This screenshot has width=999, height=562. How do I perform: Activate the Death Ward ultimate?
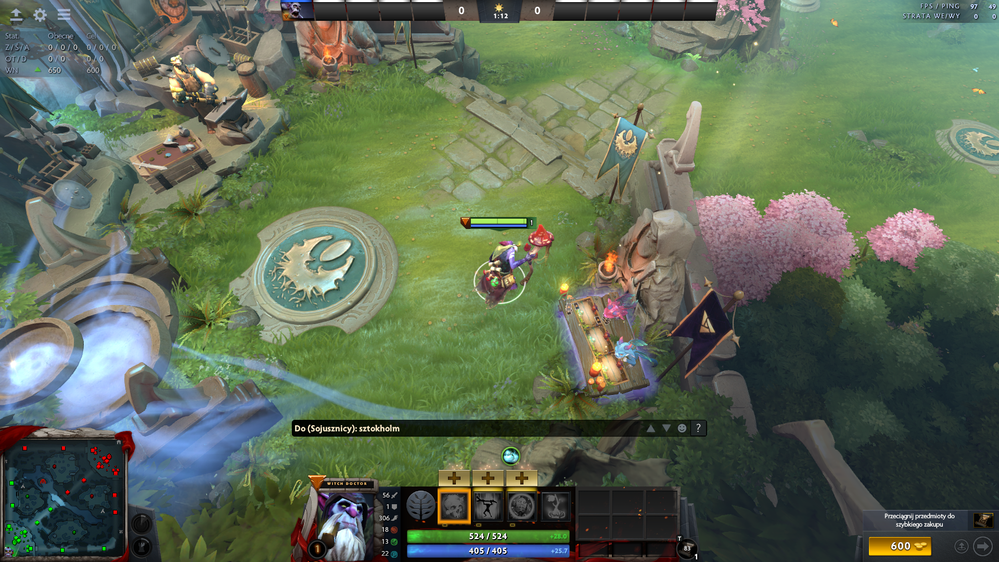[555, 506]
